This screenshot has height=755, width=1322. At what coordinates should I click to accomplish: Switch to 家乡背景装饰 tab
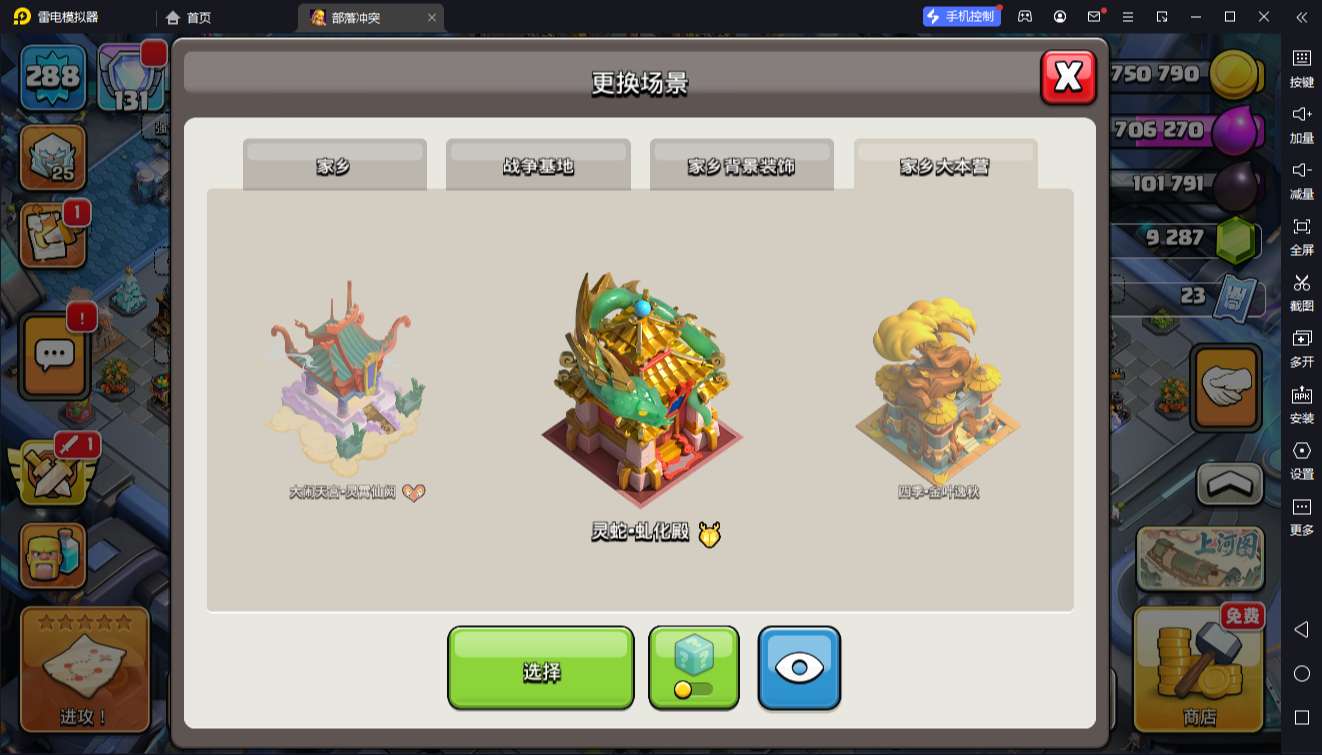click(741, 165)
